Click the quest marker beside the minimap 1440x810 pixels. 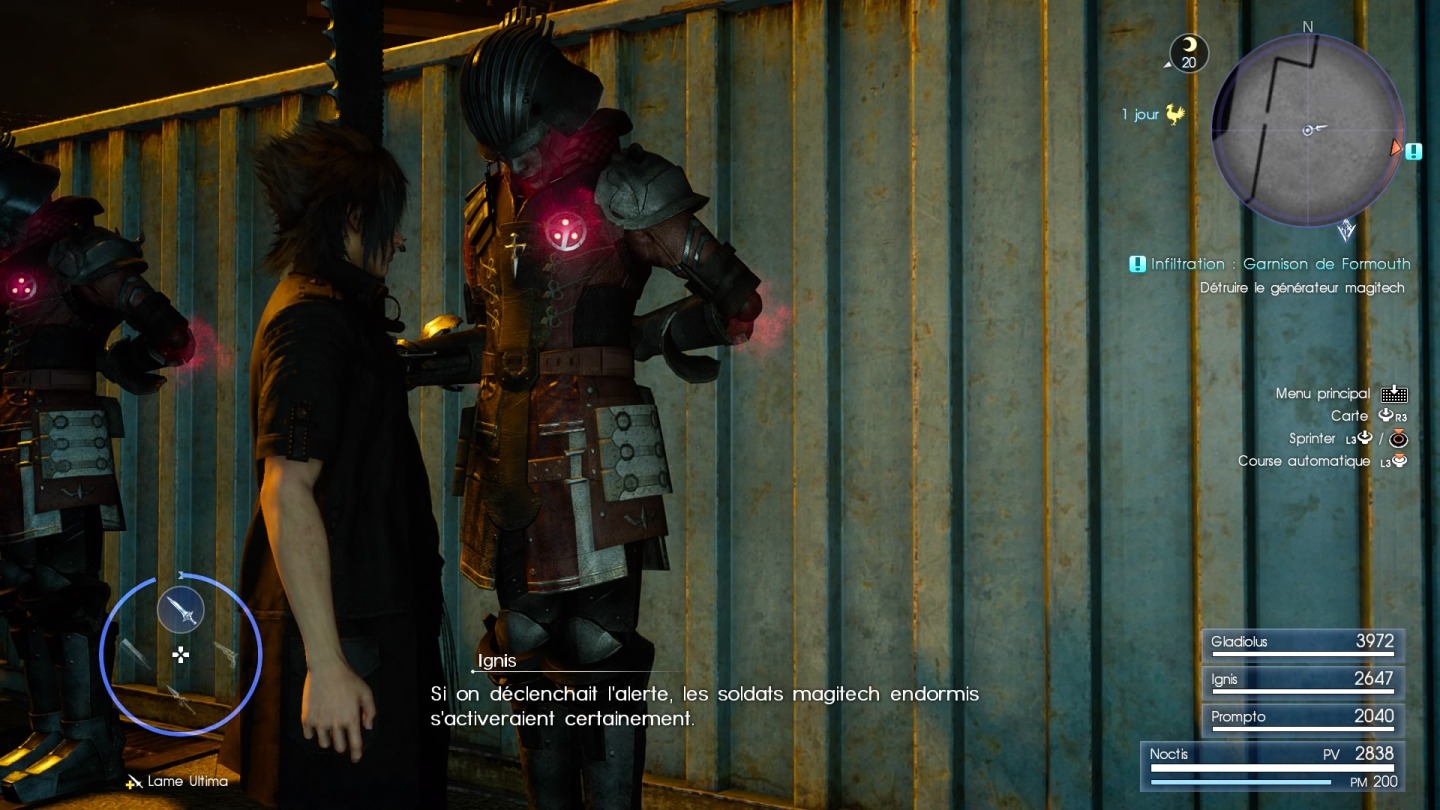coord(1413,152)
